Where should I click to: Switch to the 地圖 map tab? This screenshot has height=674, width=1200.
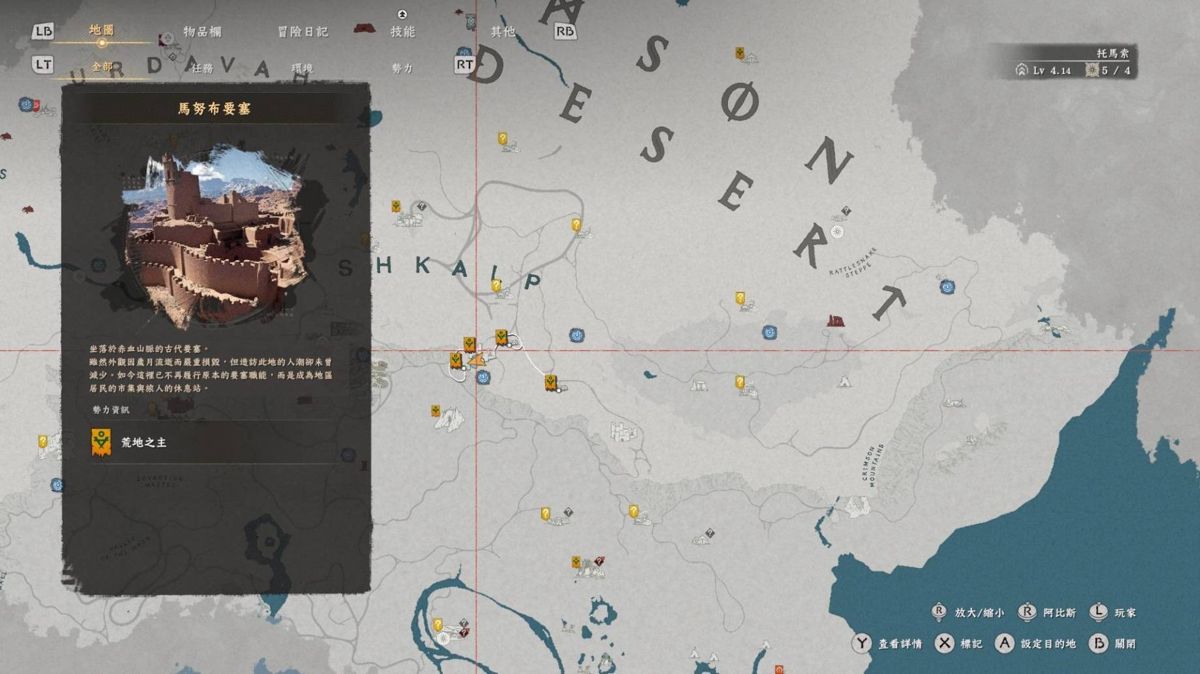point(101,31)
